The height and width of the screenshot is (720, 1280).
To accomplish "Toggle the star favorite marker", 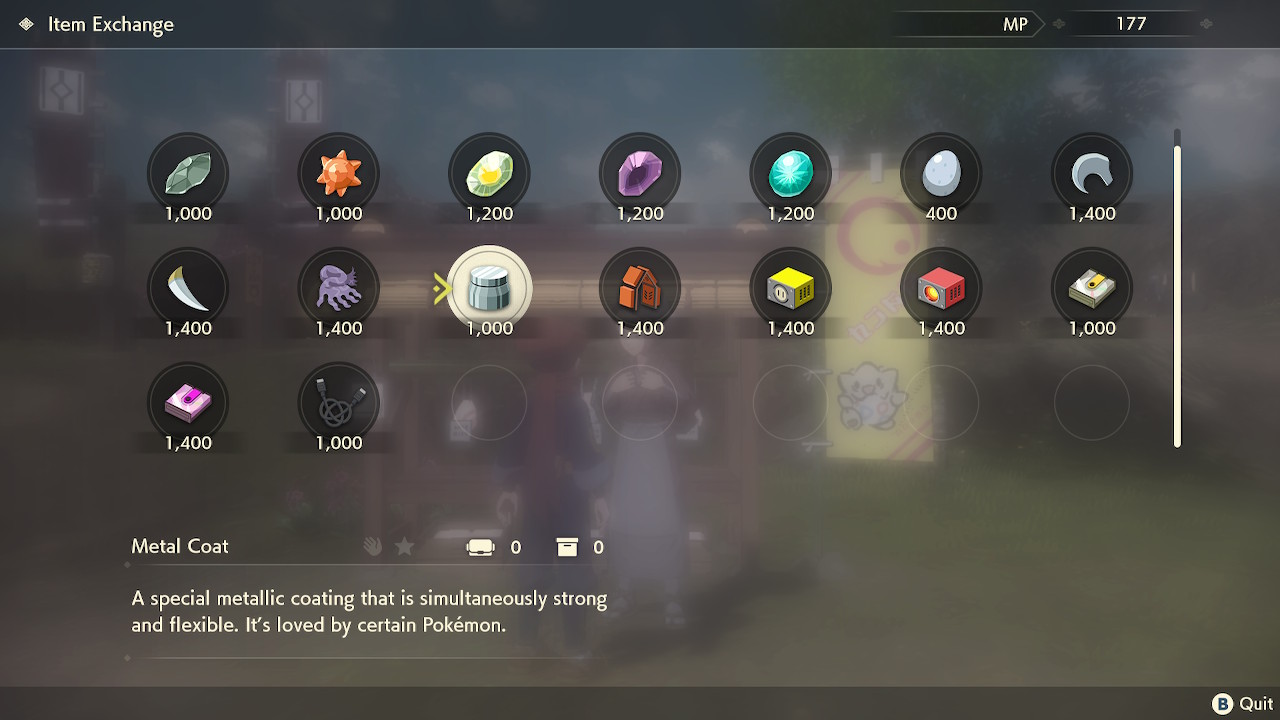I will (x=404, y=546).
